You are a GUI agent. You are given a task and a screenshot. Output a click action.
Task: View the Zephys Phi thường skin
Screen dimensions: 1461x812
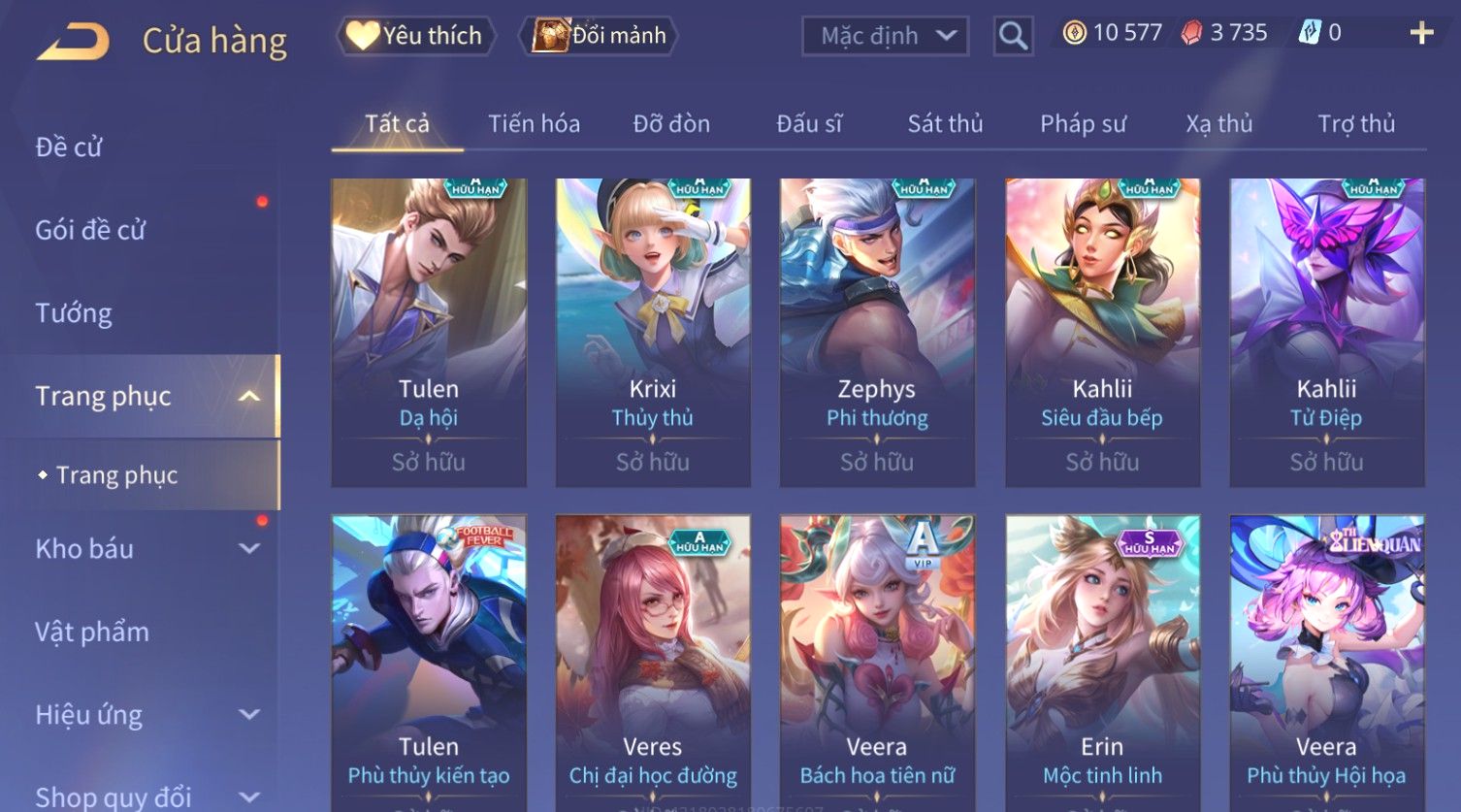coord(877,332)
